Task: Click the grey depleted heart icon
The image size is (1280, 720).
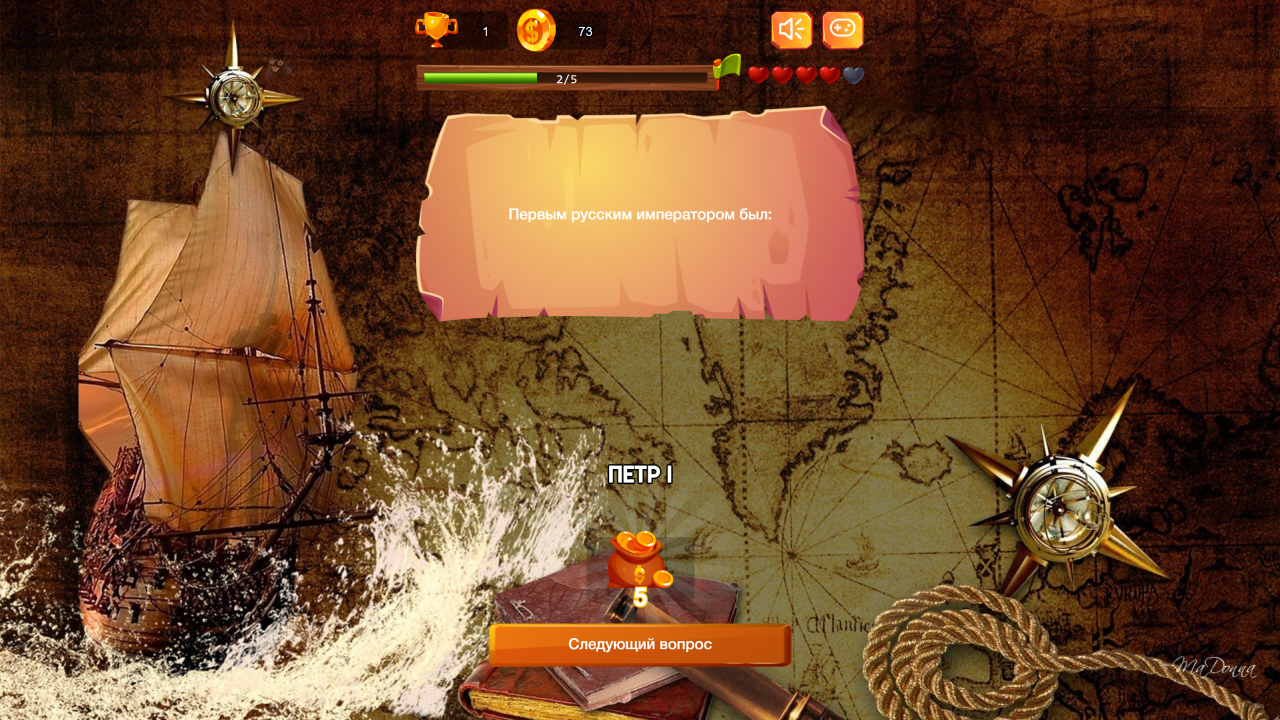Action: tap(852, 74)
